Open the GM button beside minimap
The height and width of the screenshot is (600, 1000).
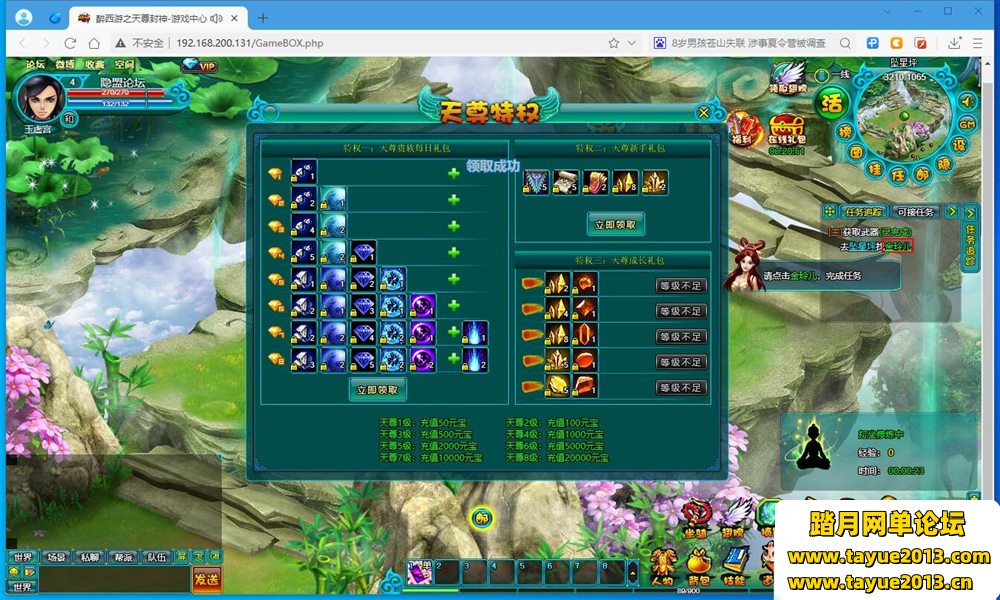point(967,123)
